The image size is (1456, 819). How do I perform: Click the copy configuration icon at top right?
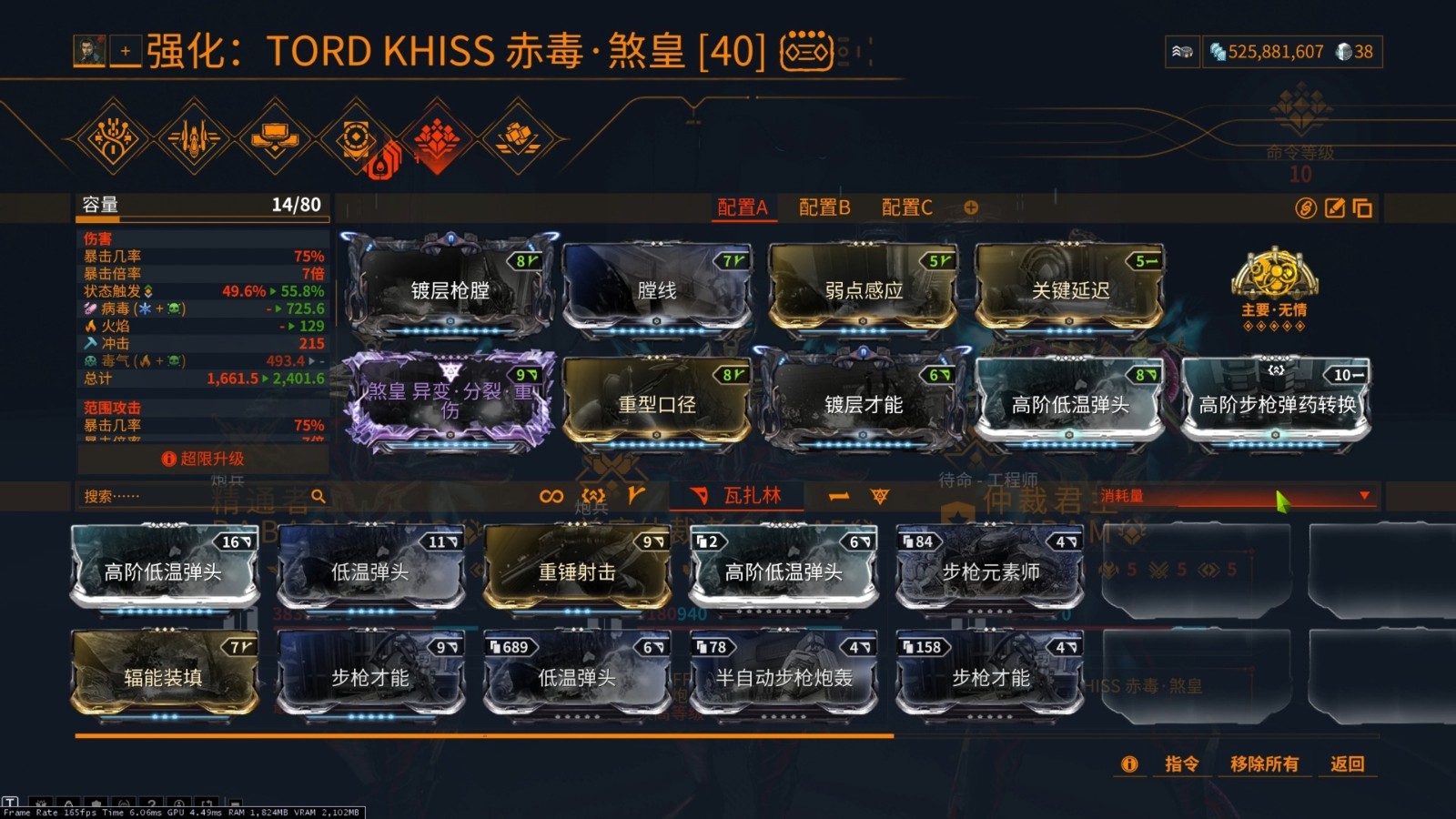click(1361, 207)
